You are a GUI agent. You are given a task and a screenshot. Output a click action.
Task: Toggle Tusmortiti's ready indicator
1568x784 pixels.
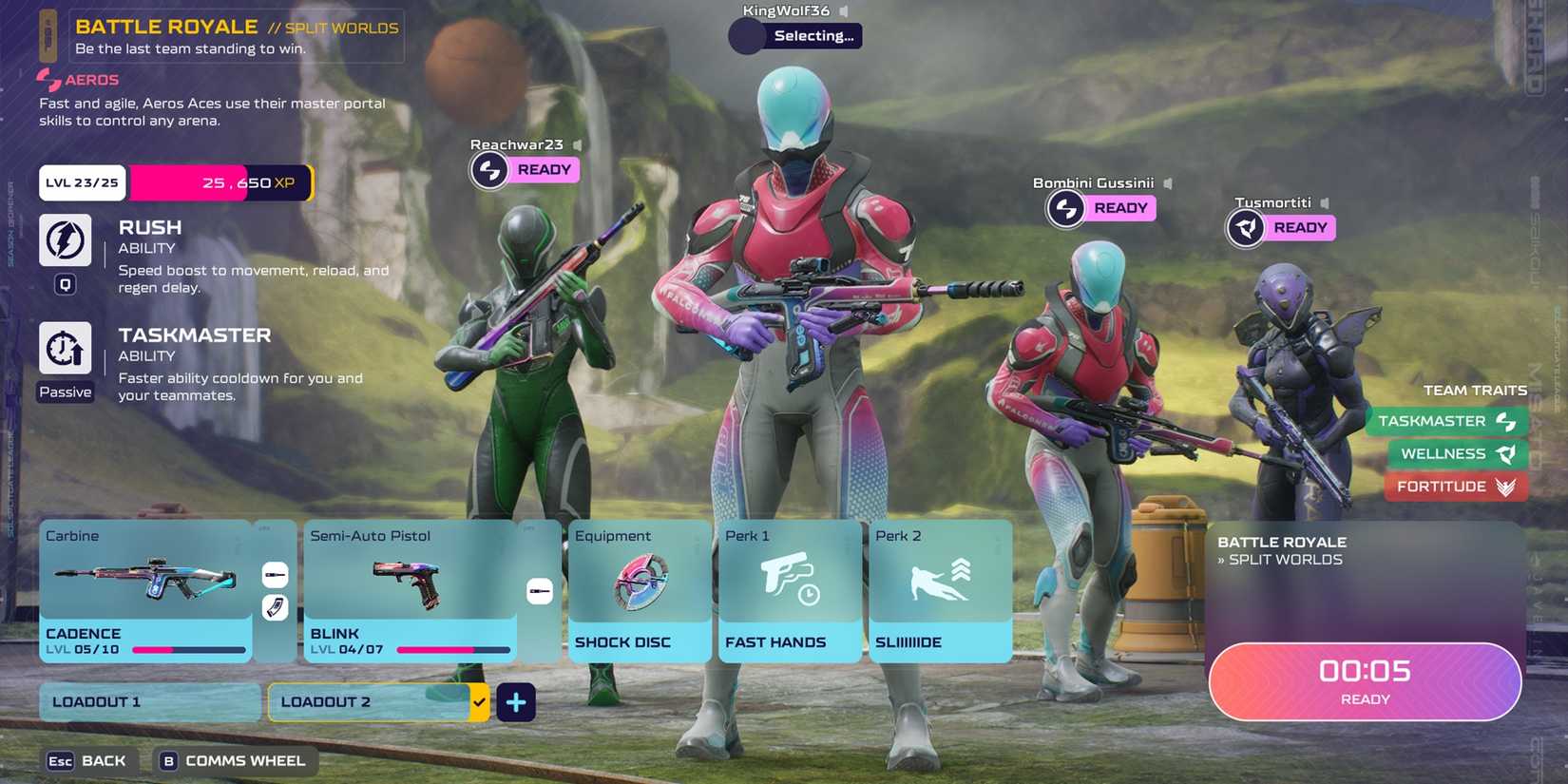coord(1246,228)
